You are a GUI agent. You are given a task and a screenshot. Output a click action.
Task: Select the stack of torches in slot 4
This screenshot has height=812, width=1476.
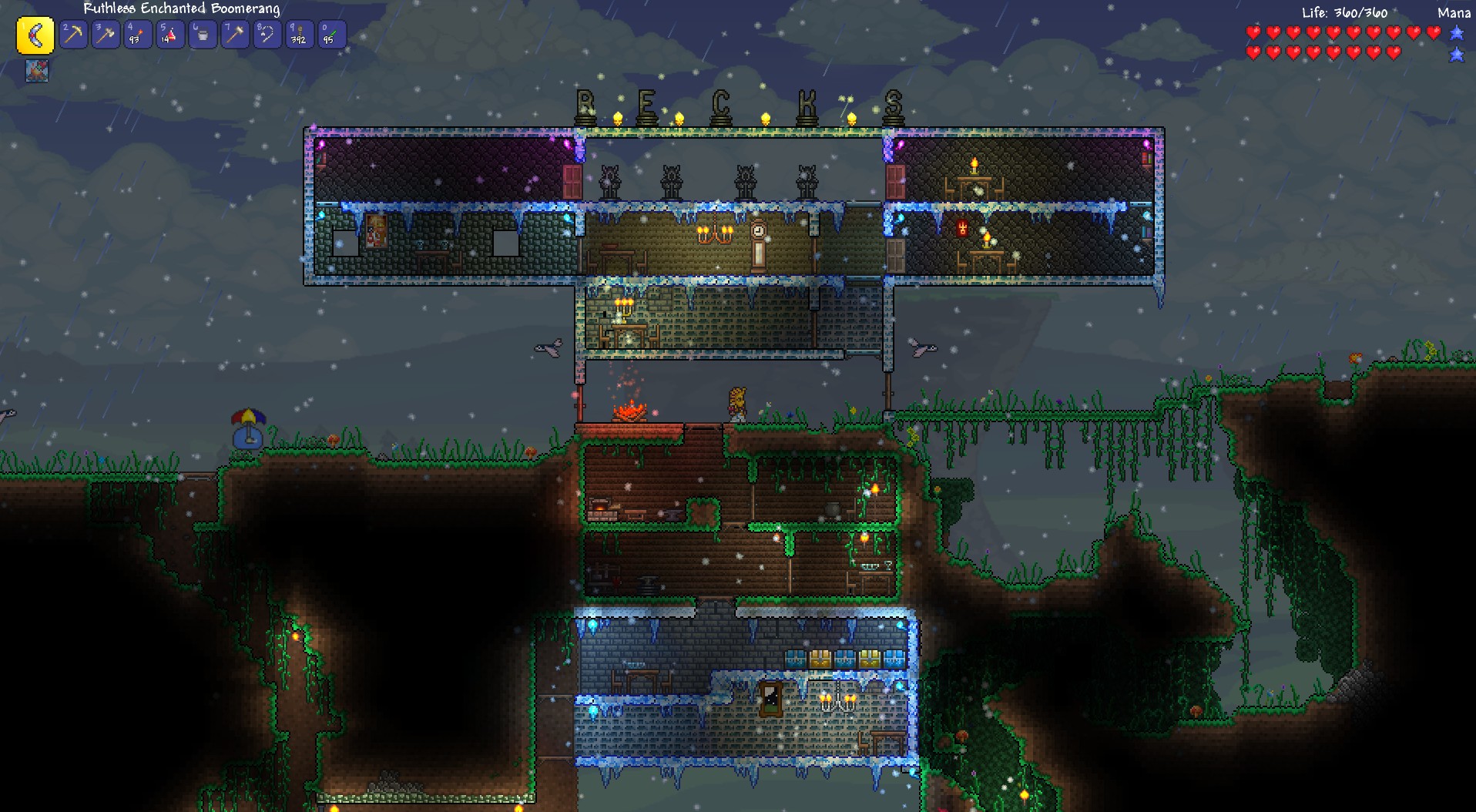[x=138, y=34]
